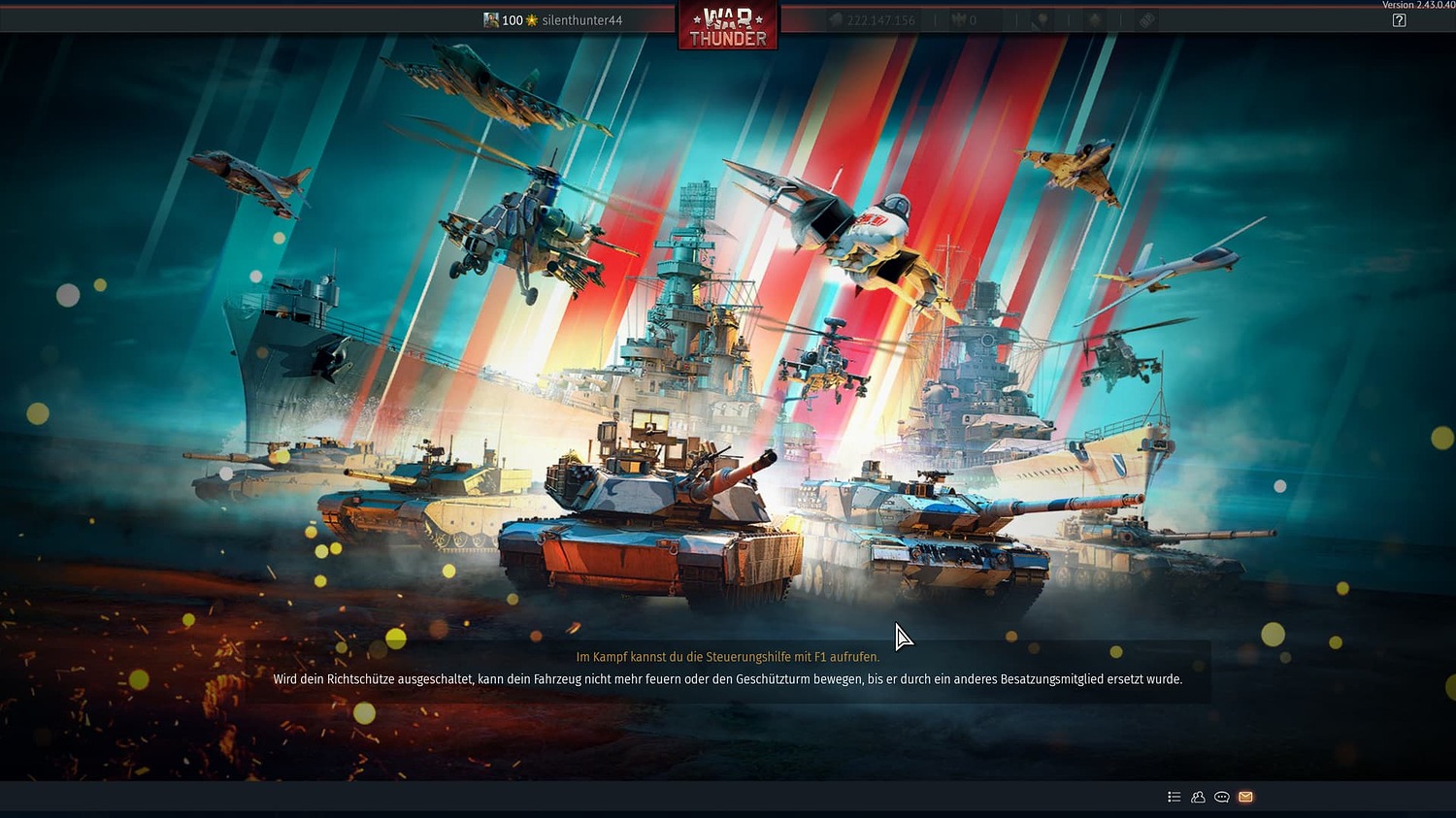Open the War Thunder logo emblem
Screen dimensions: 1456x818
coord(728,25)
